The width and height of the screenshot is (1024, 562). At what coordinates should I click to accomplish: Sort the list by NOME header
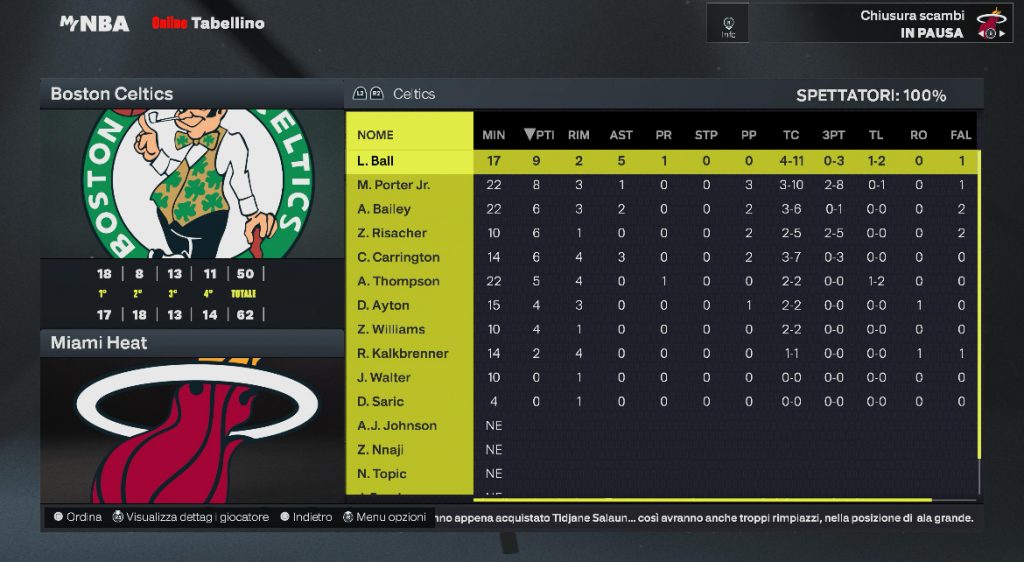click(375, 135)
